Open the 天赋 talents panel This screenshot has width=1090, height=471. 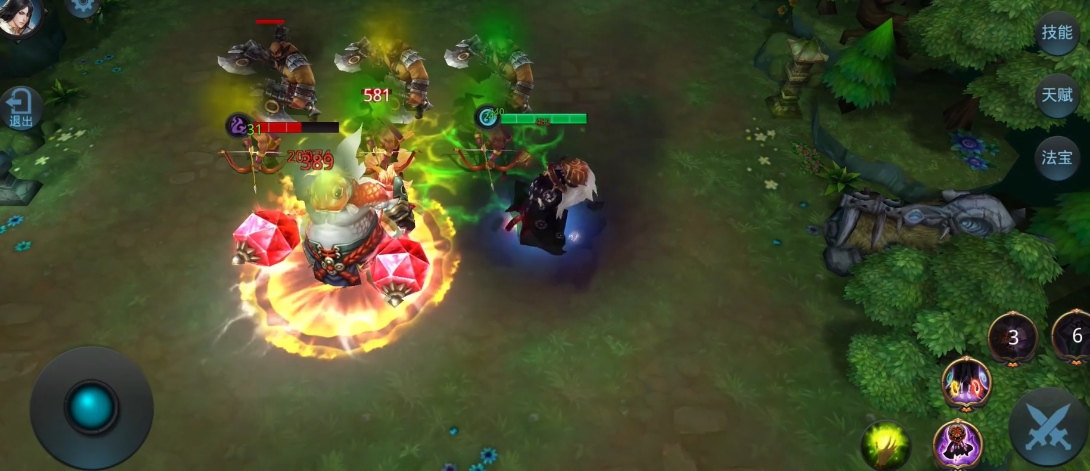[1057, 95]
